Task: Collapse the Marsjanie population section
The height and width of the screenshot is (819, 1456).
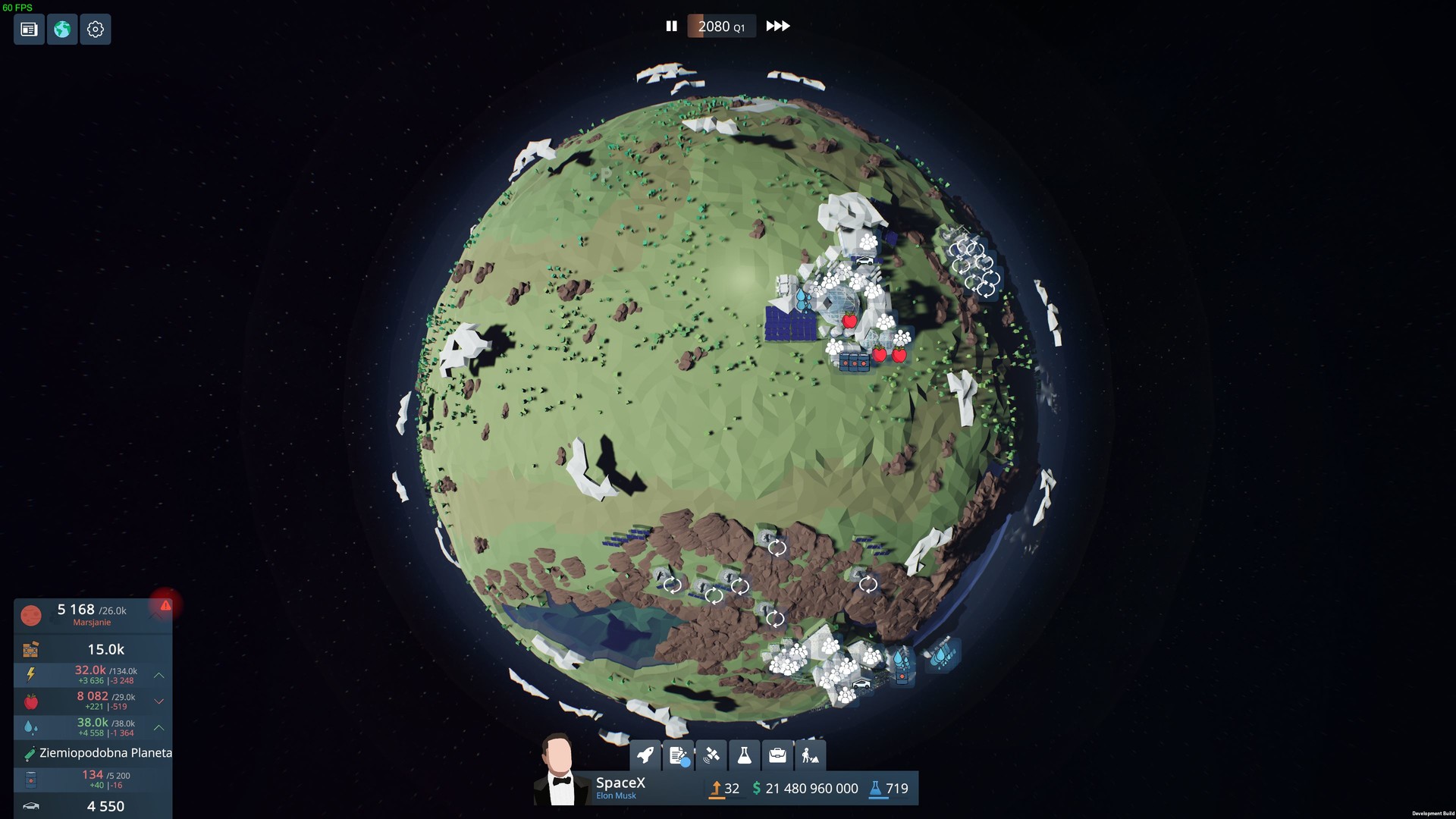Action: pos(157,615)
